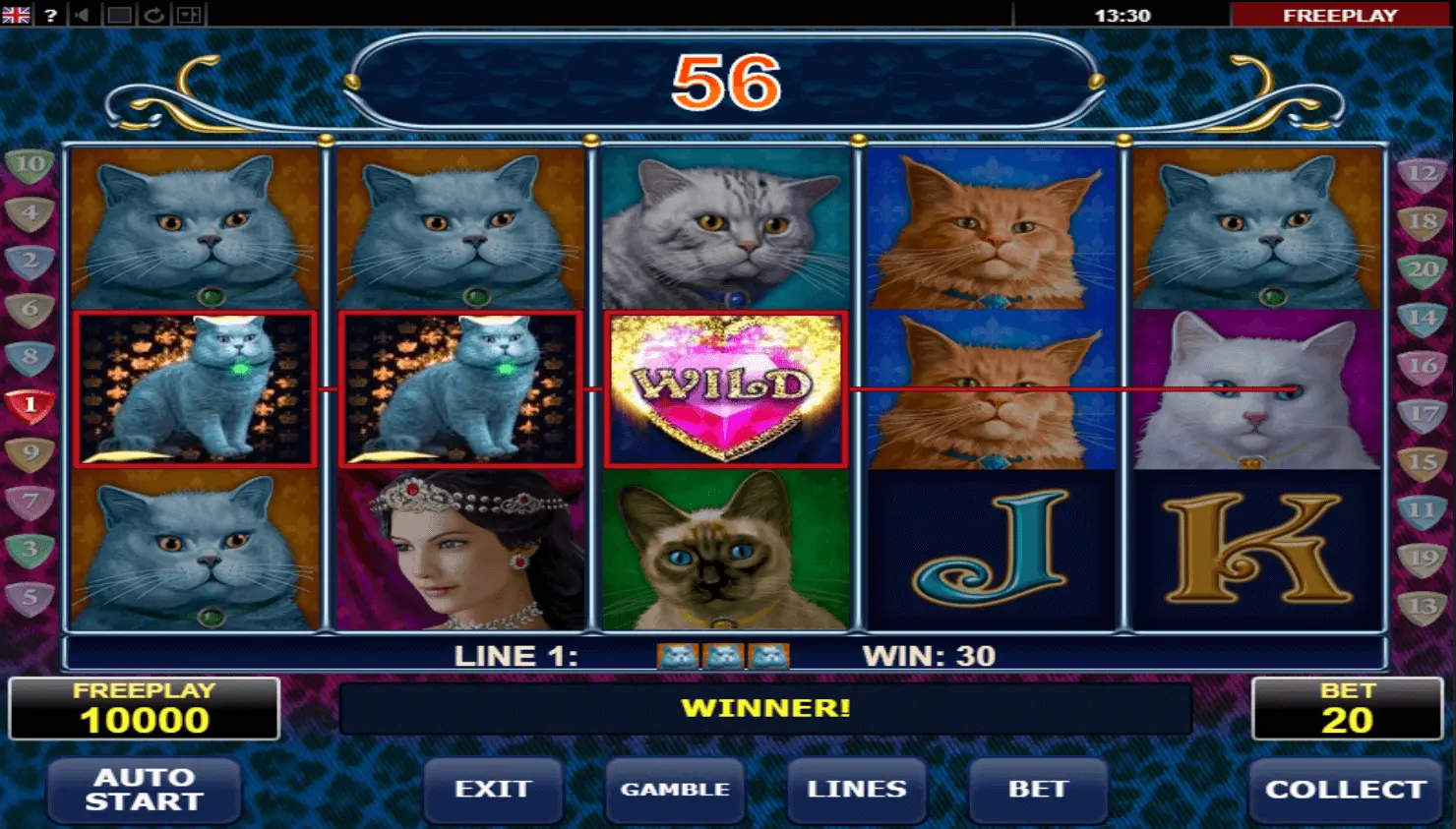Change the wager with the Bet button
Viewport: 1456px width, 829px height.
tap(1038, 790)
